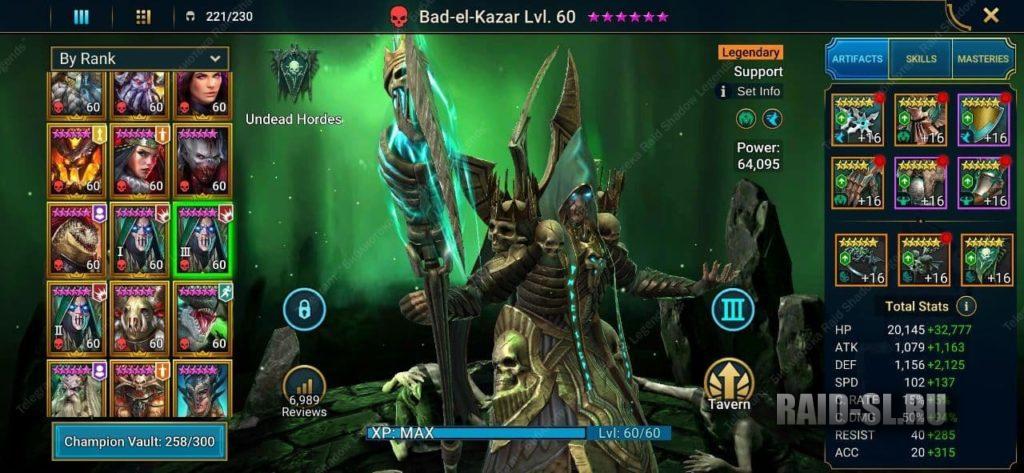Choose the green-highlighted Bad-el-Kazar portrait
The height and width of the screenshot is (473, 1024).
[201, 238]
